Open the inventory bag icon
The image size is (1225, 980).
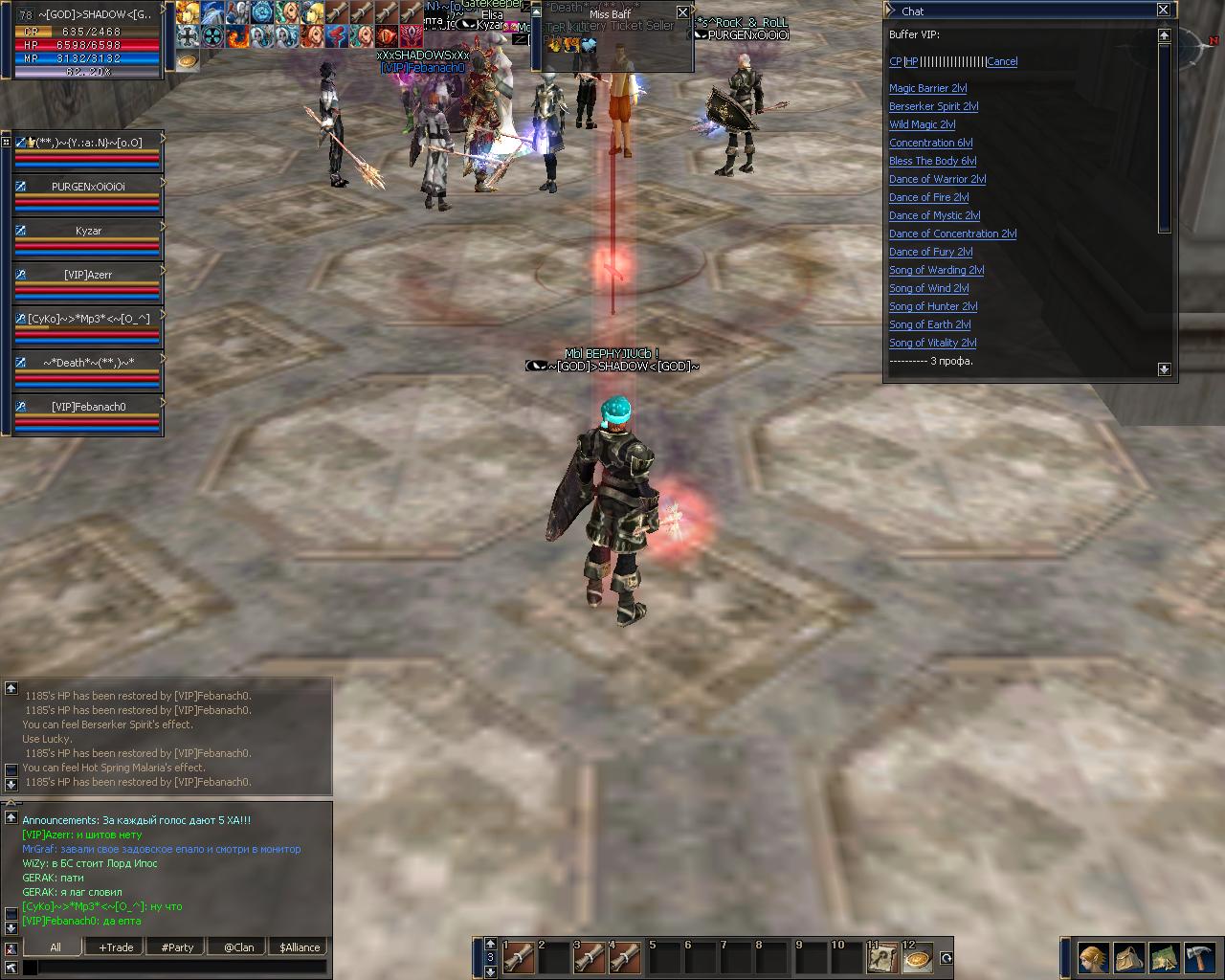tap(1128, 957)
